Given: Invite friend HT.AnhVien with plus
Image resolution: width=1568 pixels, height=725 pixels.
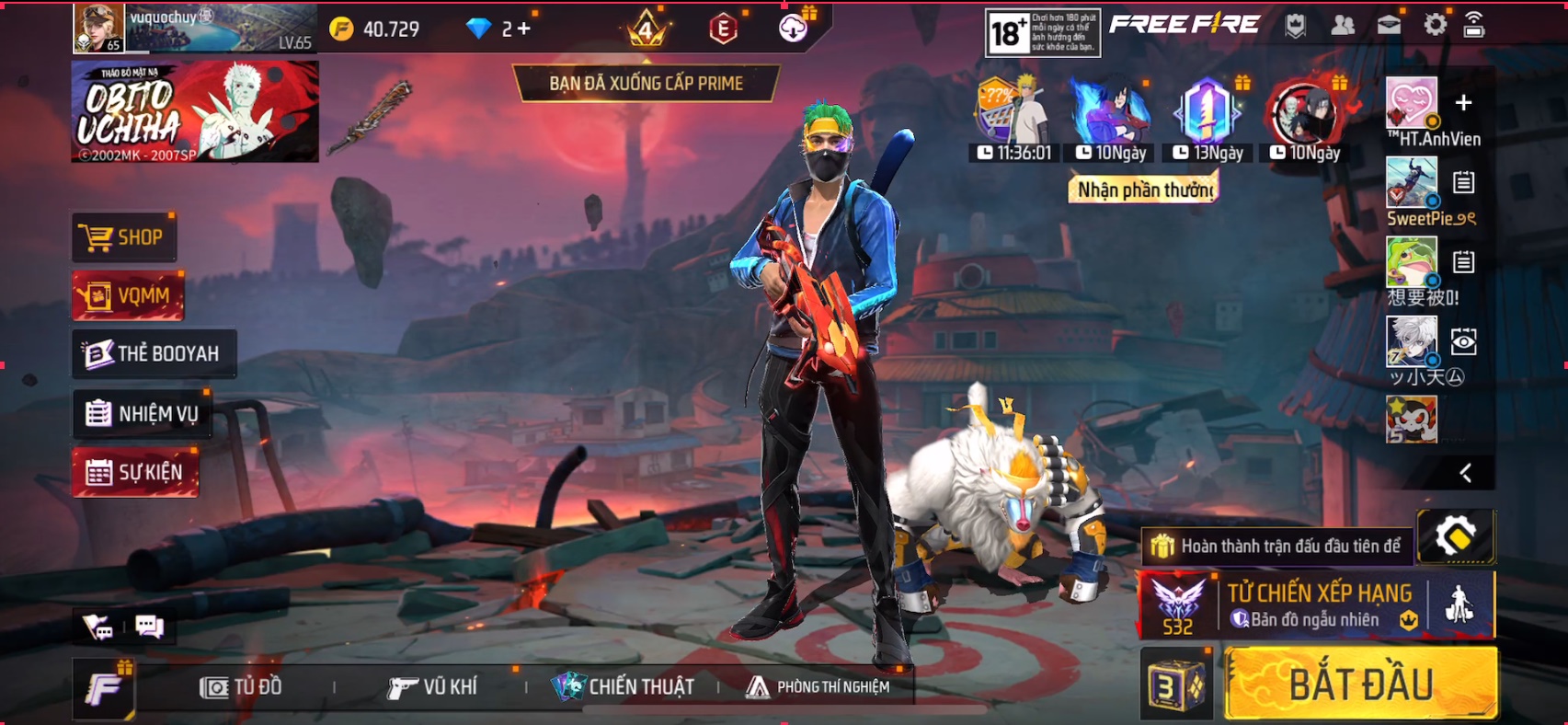Looking at the screenshot, I should click(x=1463, y=103).
